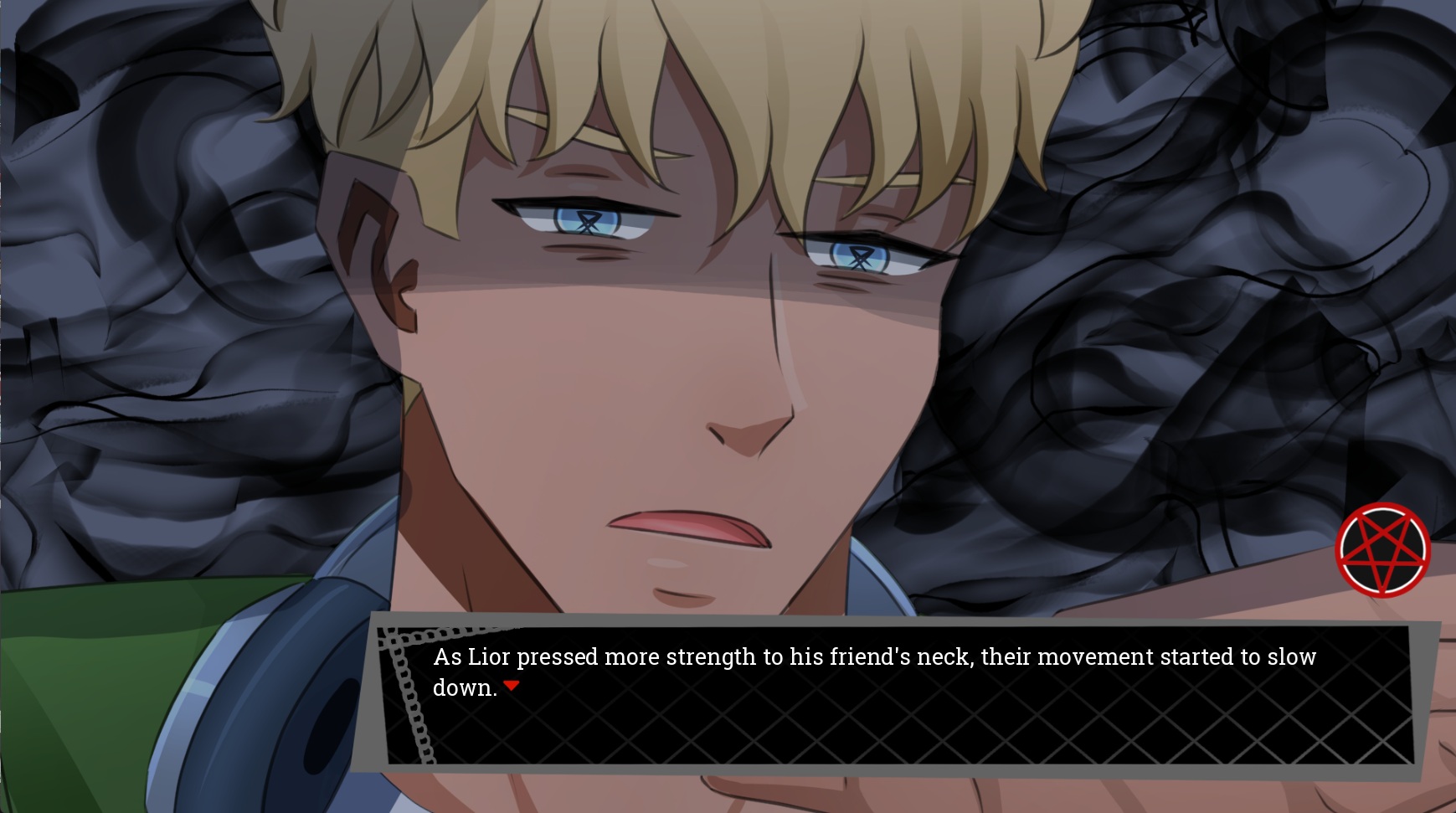The height and width of the screenshot is (813, 1456).
Task: Click the red continue arrow indicator
Action: point(512,686)
